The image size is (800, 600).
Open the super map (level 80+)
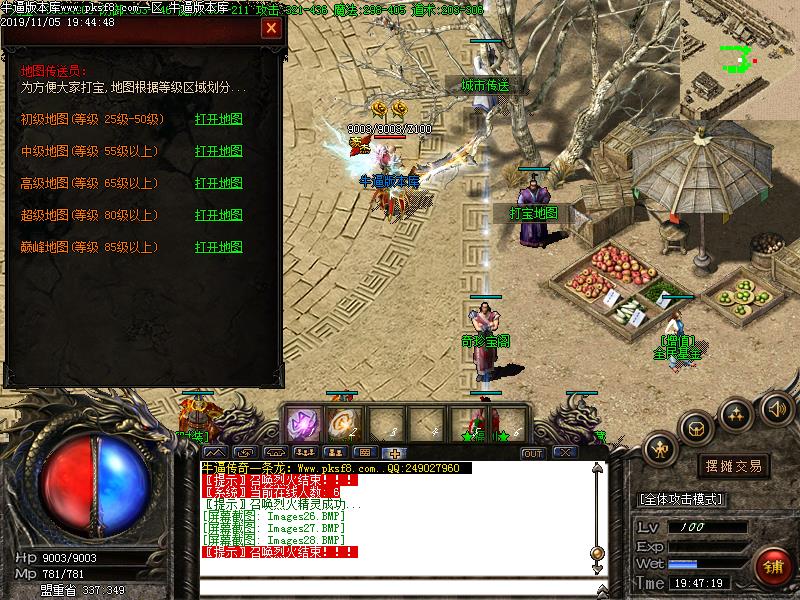click(218, 216)
